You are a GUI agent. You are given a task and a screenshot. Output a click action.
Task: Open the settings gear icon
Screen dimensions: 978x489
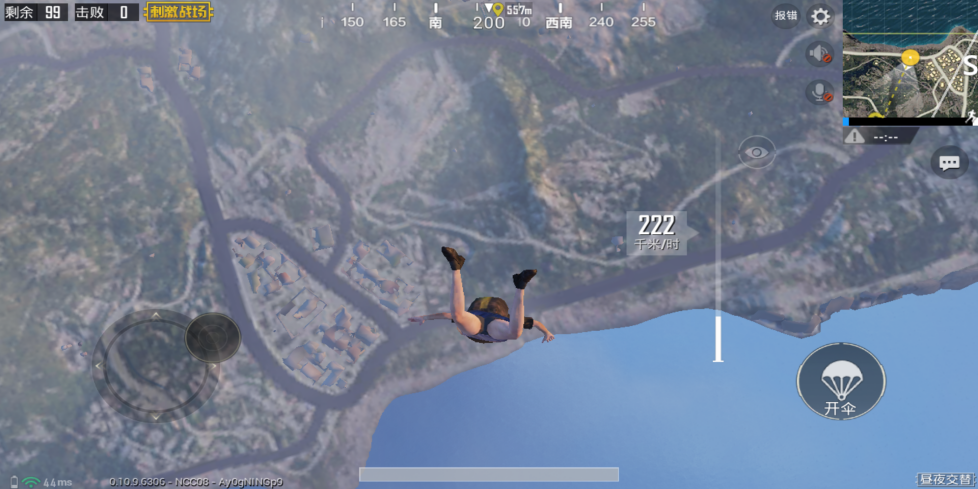pyautogui.click(x=821, y=16)
